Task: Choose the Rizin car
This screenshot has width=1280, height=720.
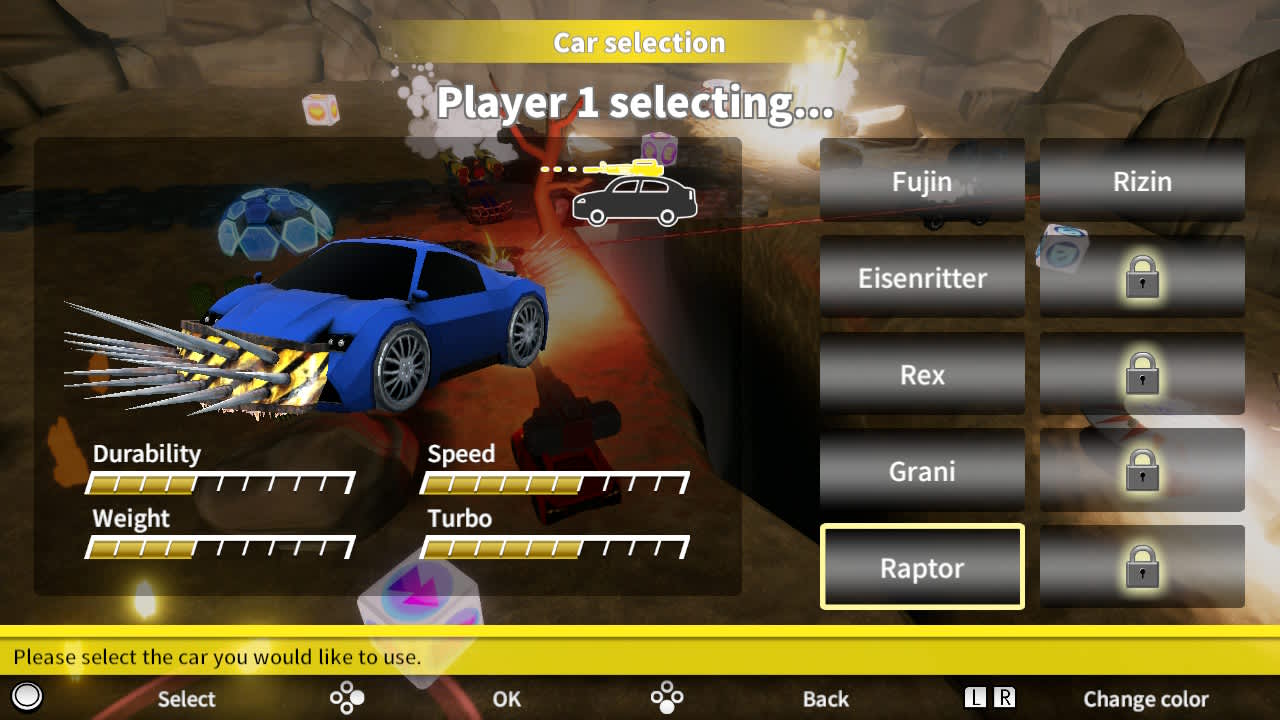Action: (1142, 181)
